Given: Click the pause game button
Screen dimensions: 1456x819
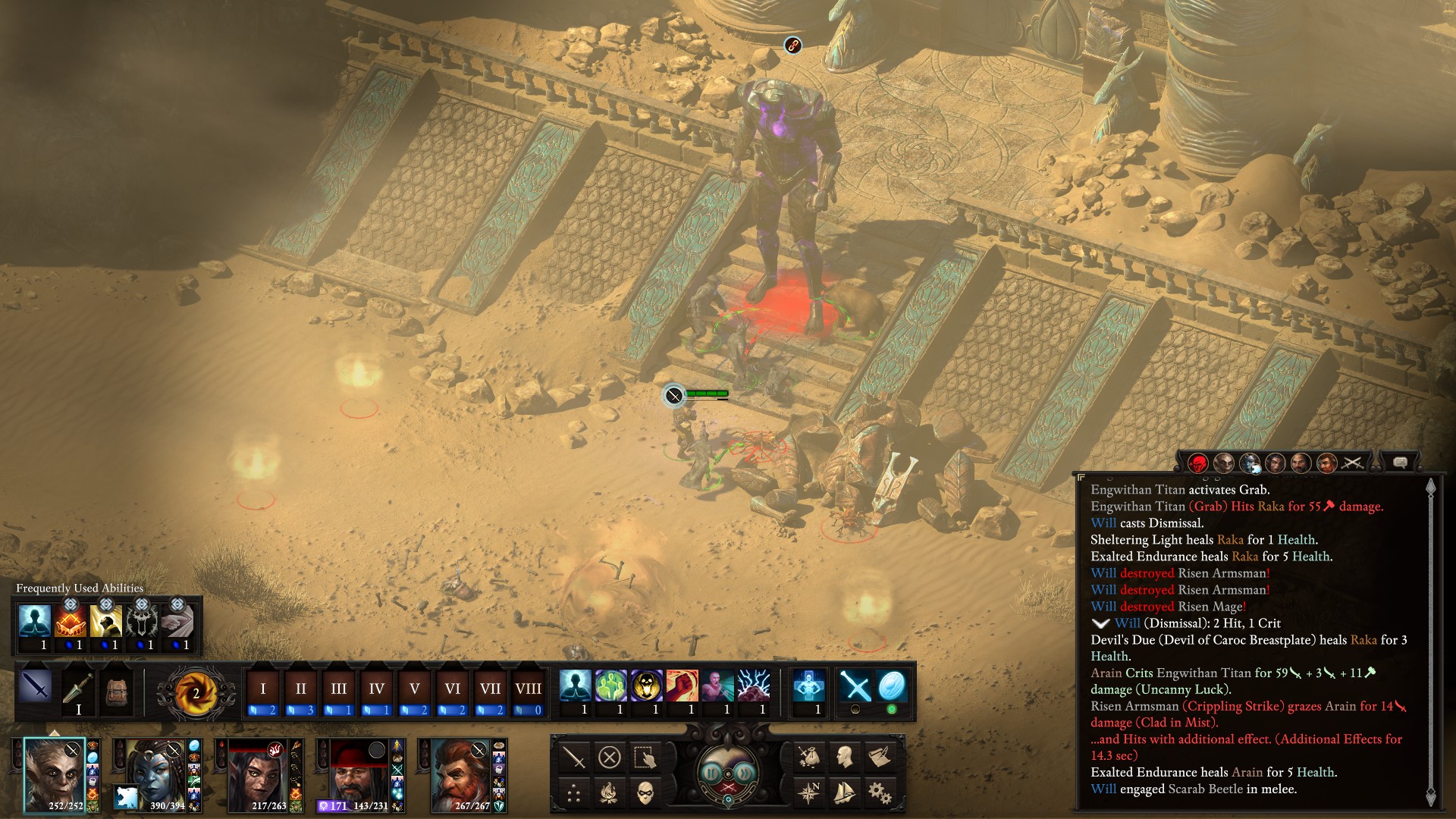Looking at the screenshot, I should 711,773.
